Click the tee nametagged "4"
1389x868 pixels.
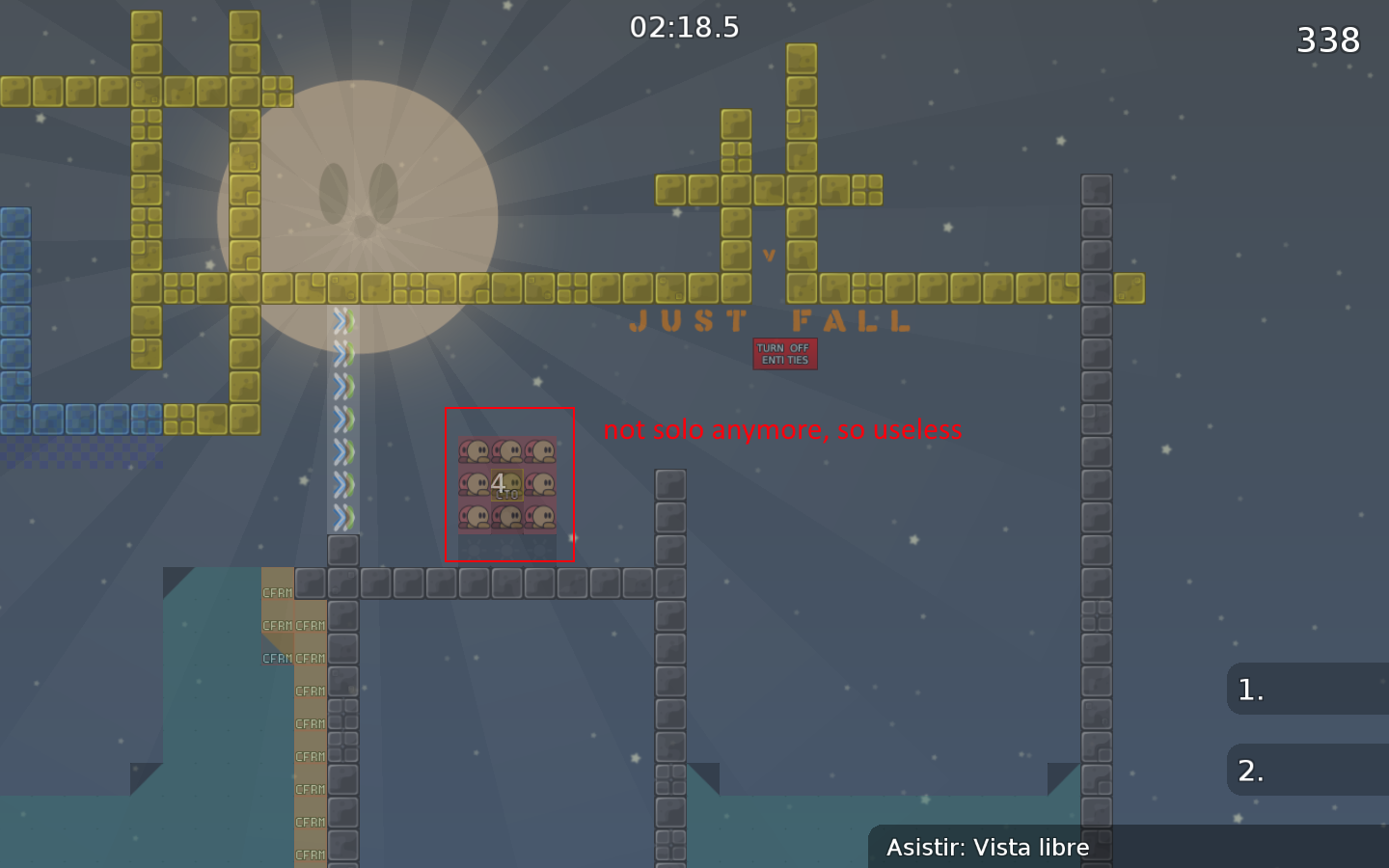click(508, 482)
